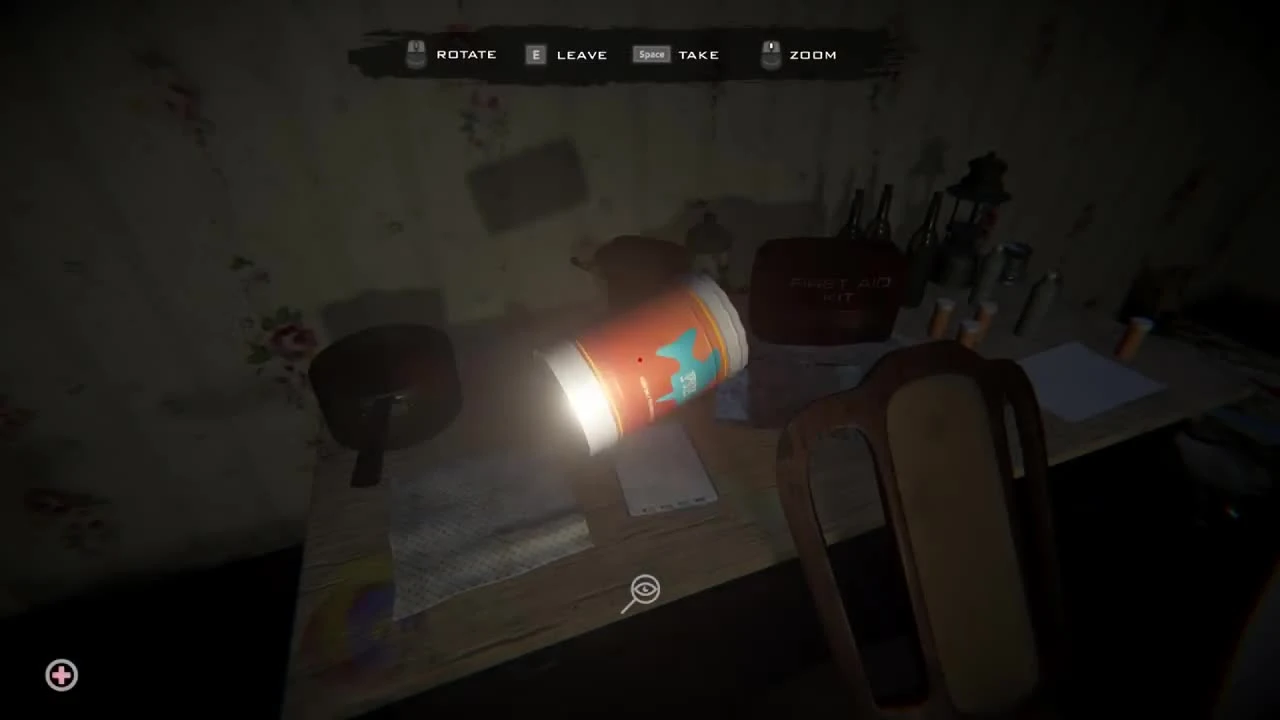Viewport: 1280px width, 720px height.
Task: Click the E key icon next to LEAVE
Action: (x=535, y=55)
